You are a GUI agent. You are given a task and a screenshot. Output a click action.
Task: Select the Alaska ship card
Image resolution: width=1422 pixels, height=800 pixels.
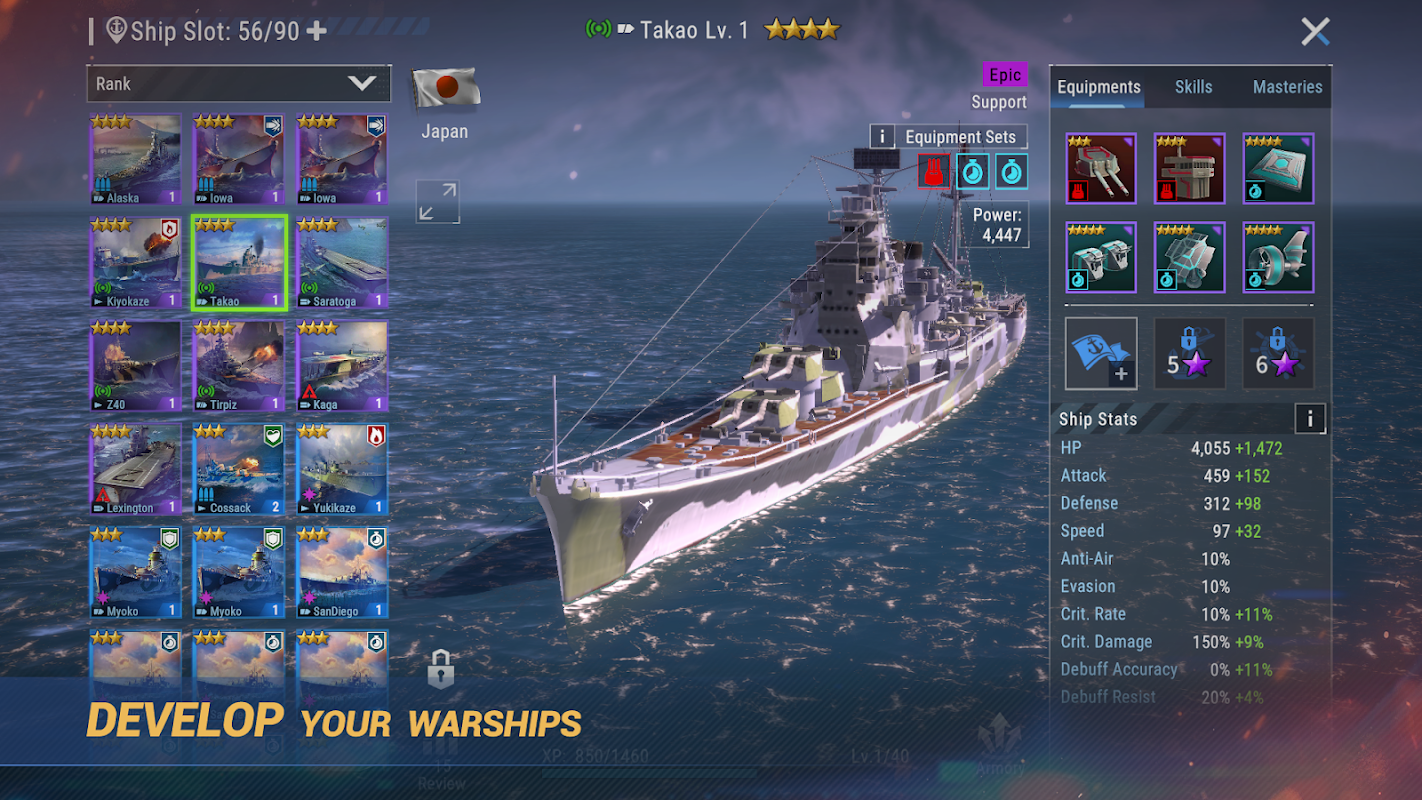point(136,159)
